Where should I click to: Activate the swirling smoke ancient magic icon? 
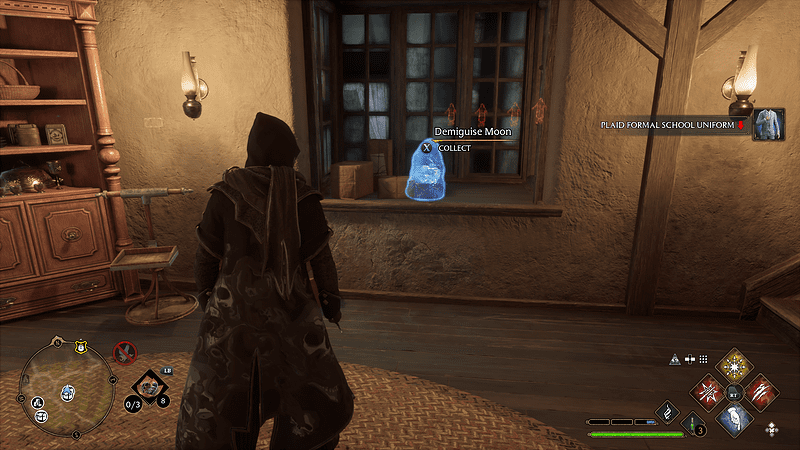coord(666,410)
